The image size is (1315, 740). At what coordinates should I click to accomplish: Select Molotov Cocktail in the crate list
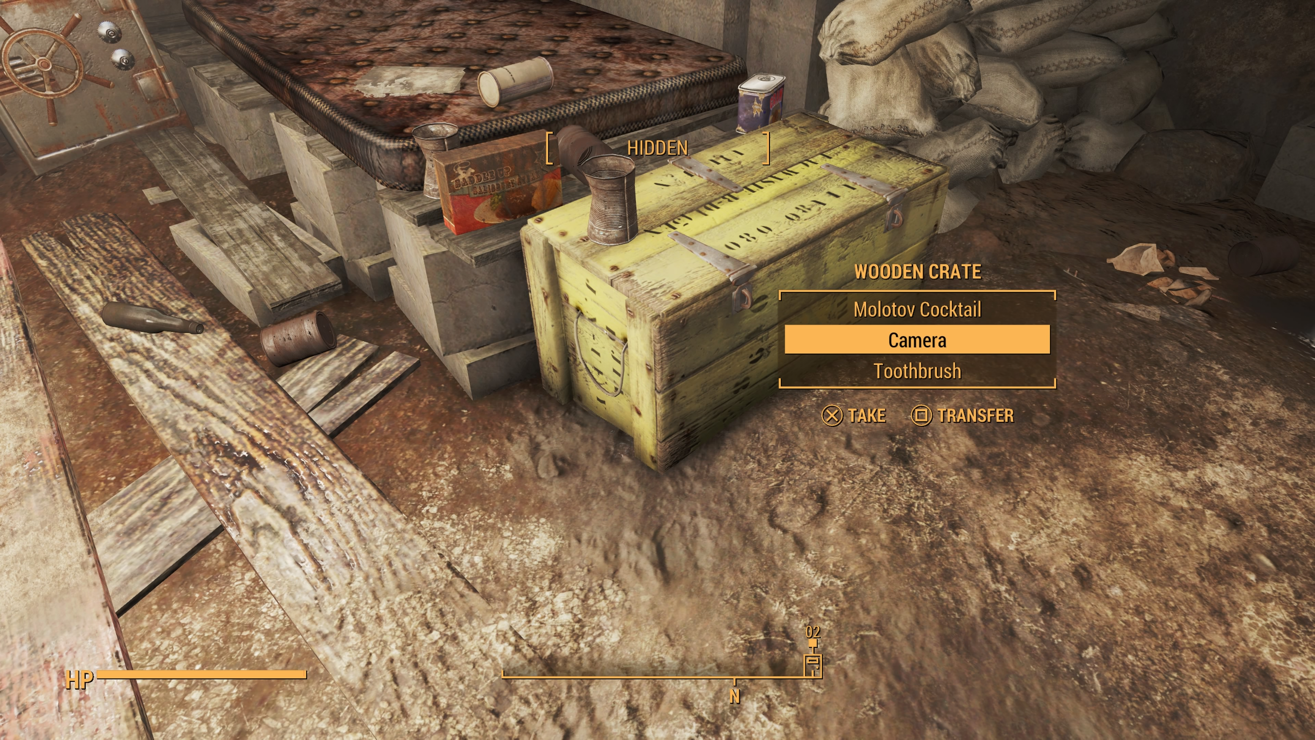pyautogui.click(x=916, y=310)
